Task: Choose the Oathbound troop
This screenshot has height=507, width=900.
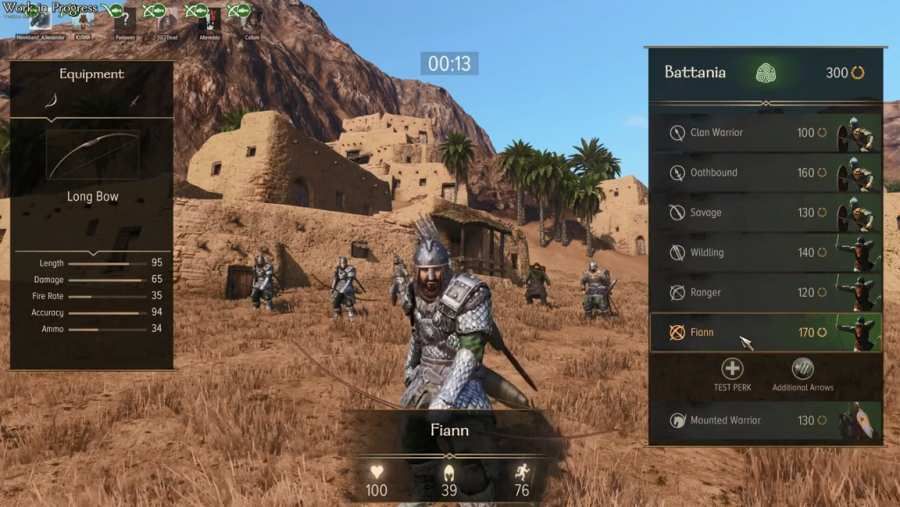Action: 765,173
